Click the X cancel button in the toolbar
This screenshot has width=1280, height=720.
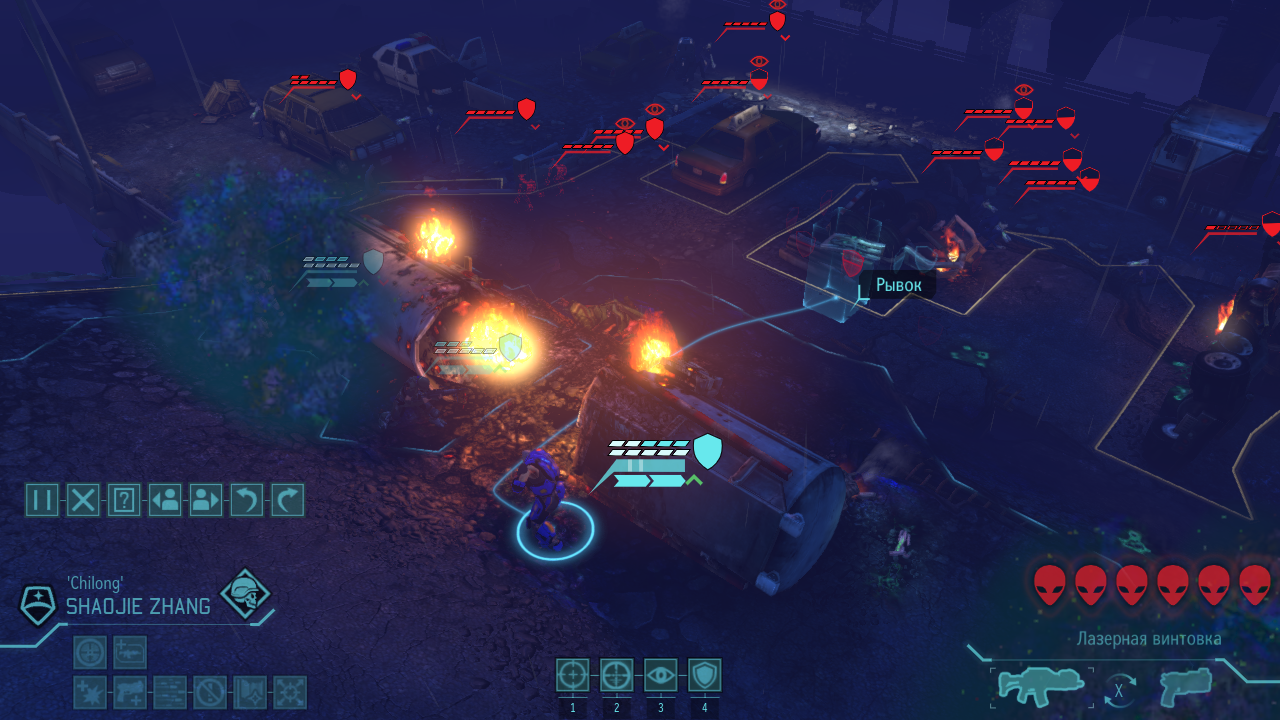point(83,499)
